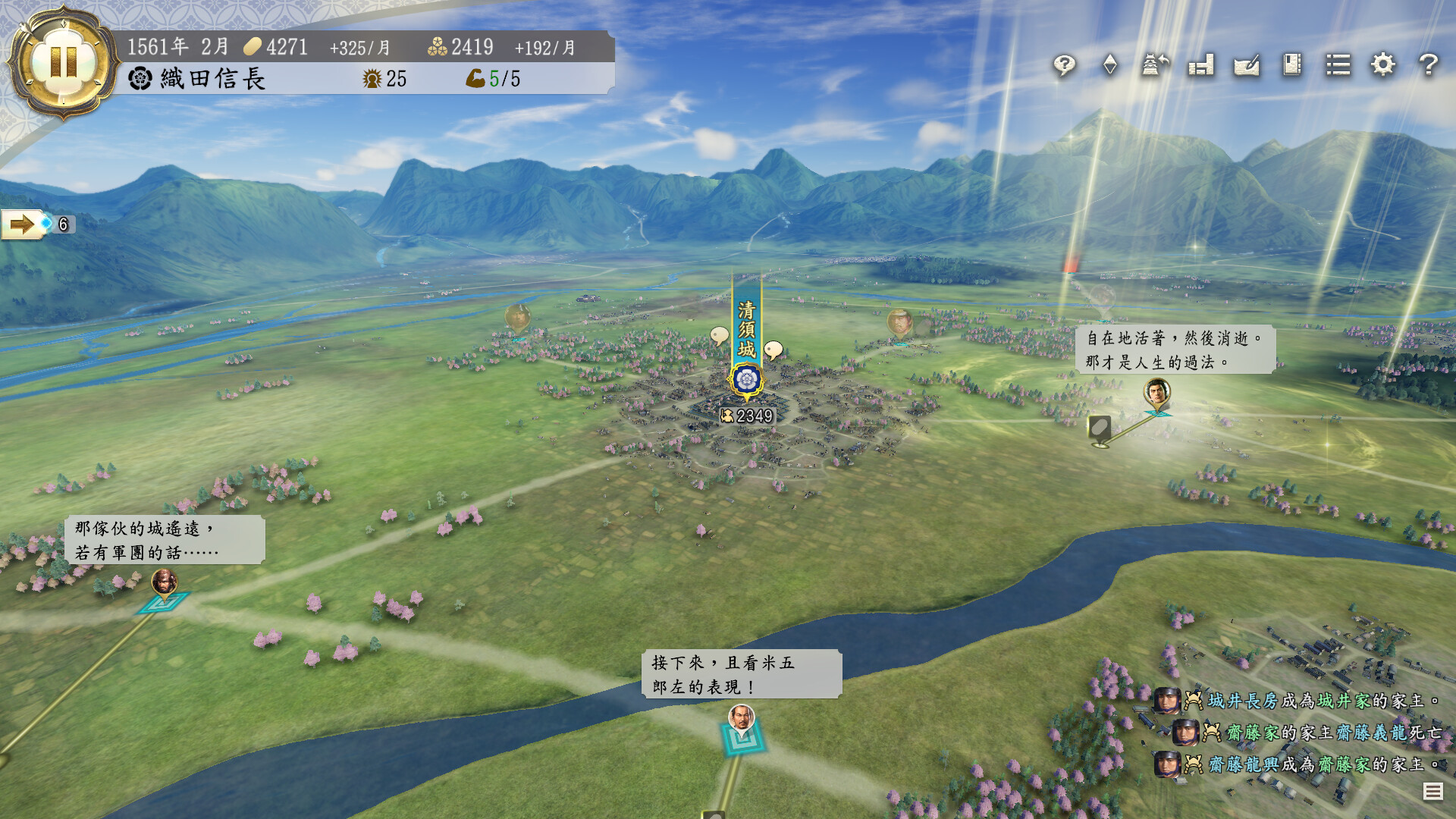This screenshot has height=819, width=1456.
Task: Open the speech bubble left of 清須城 banner
Action: (719, 334)
